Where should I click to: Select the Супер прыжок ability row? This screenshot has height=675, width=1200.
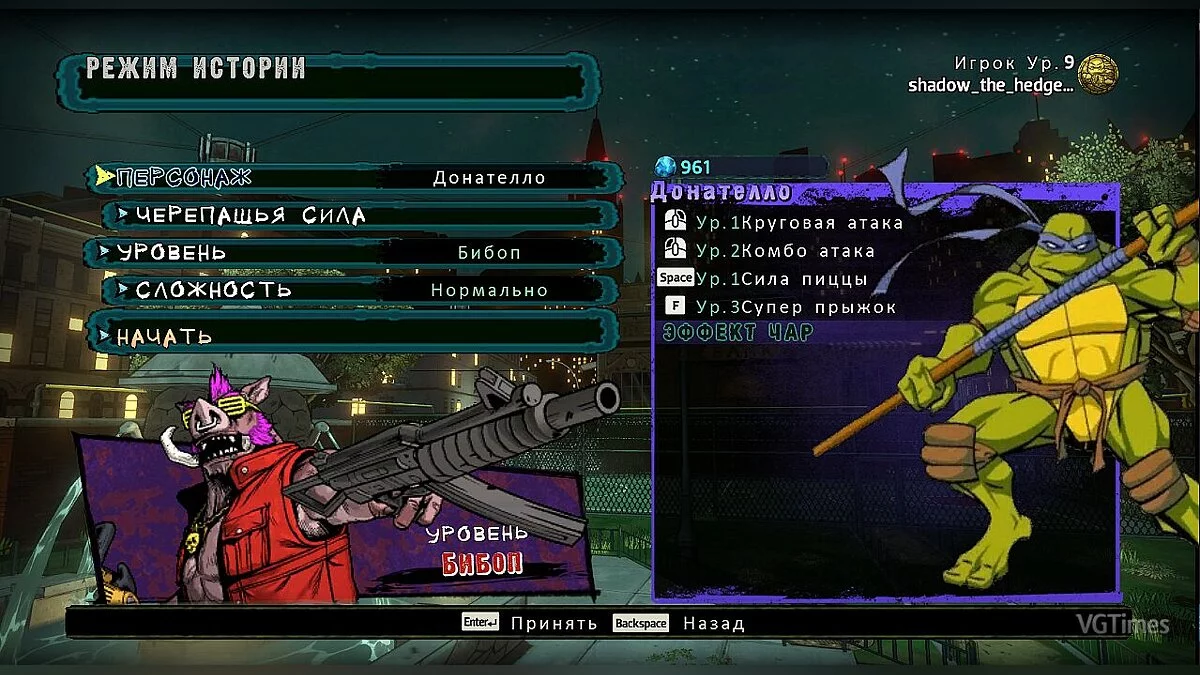pos(785,306)
